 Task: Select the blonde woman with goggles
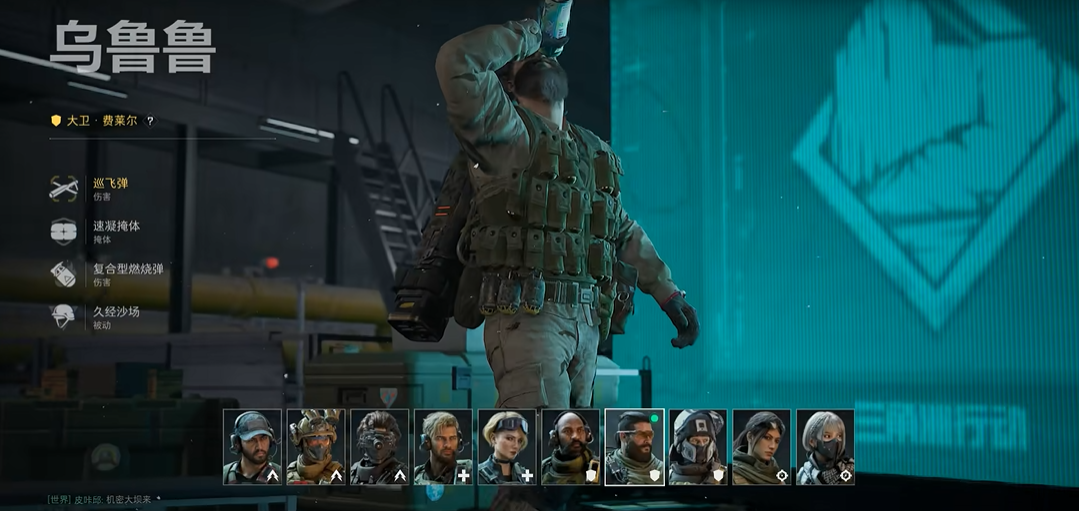pos(507,447)
